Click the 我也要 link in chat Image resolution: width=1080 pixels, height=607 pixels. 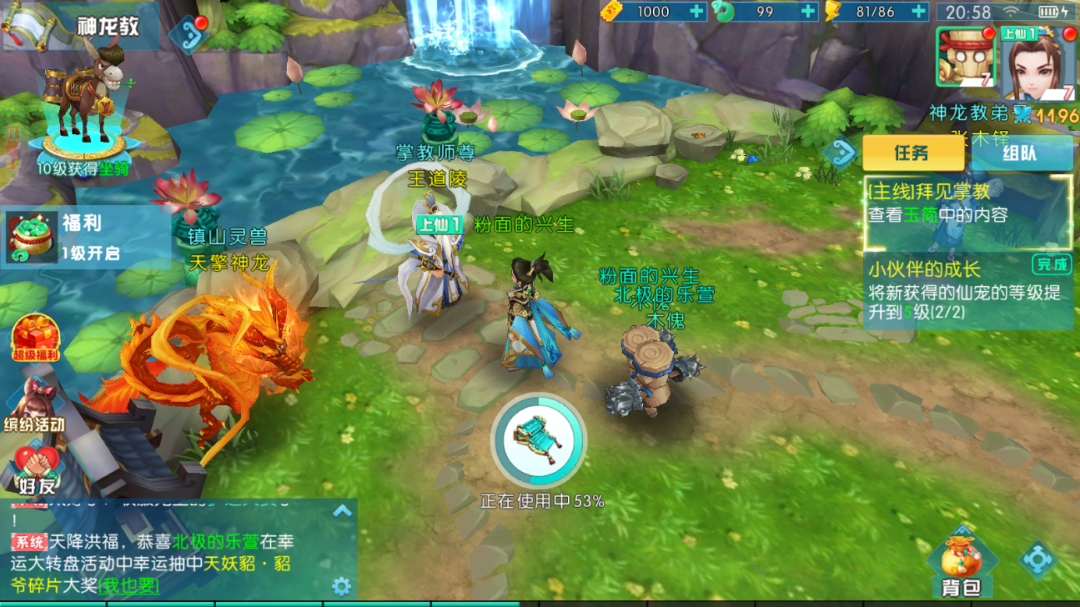click(x=129, y=585)
